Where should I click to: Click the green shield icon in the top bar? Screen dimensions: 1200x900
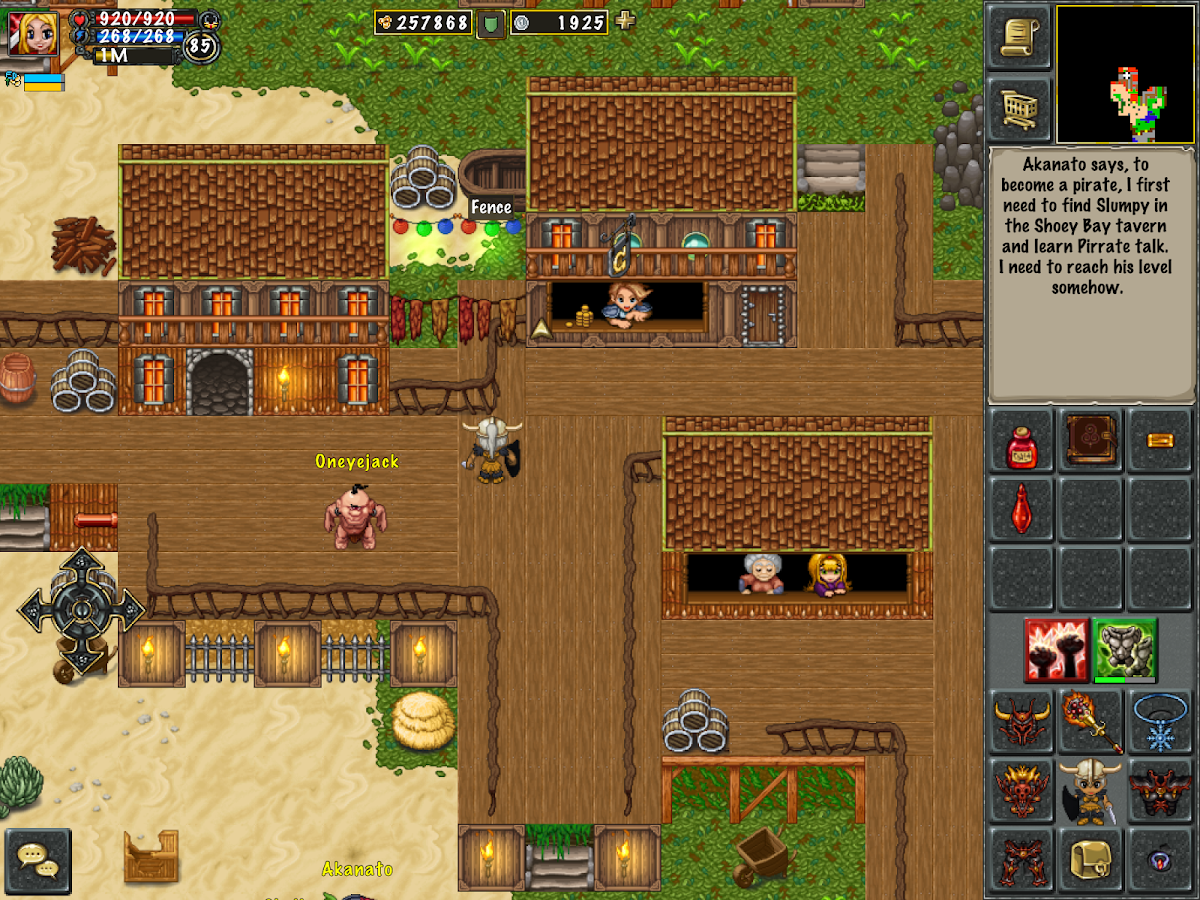[490, 23]
